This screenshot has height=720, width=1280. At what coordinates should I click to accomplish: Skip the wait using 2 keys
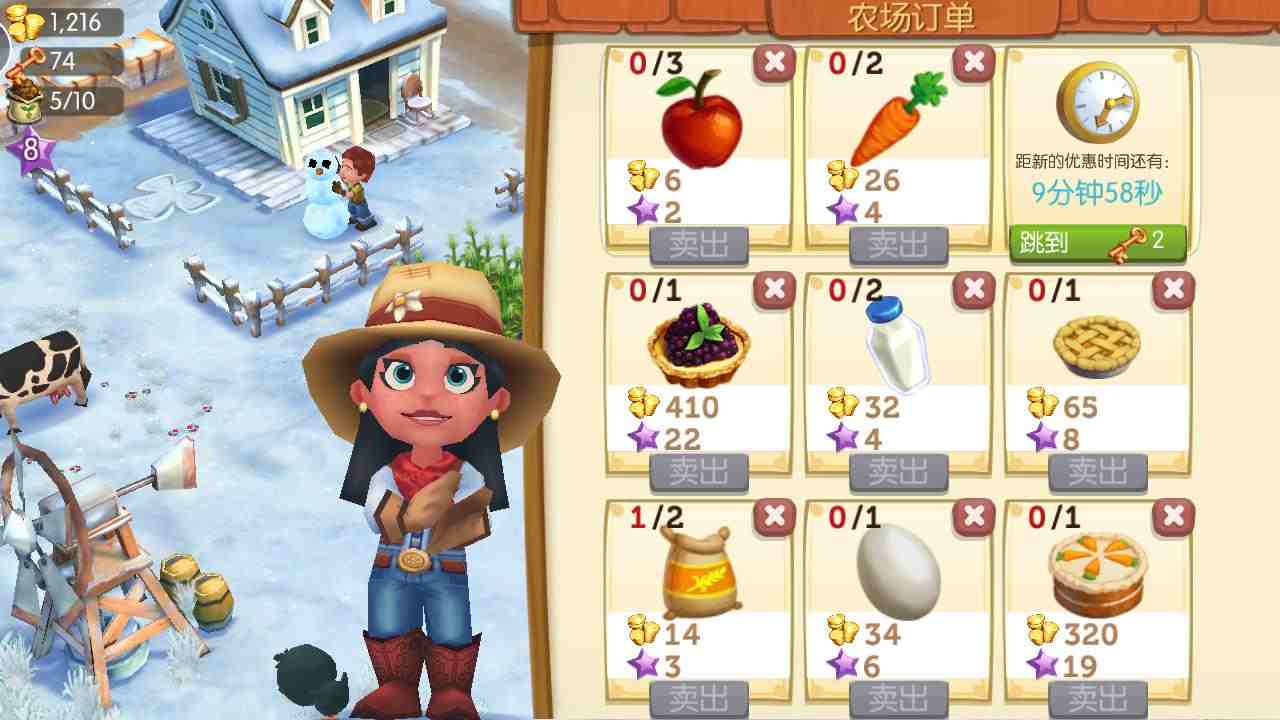1097,242
